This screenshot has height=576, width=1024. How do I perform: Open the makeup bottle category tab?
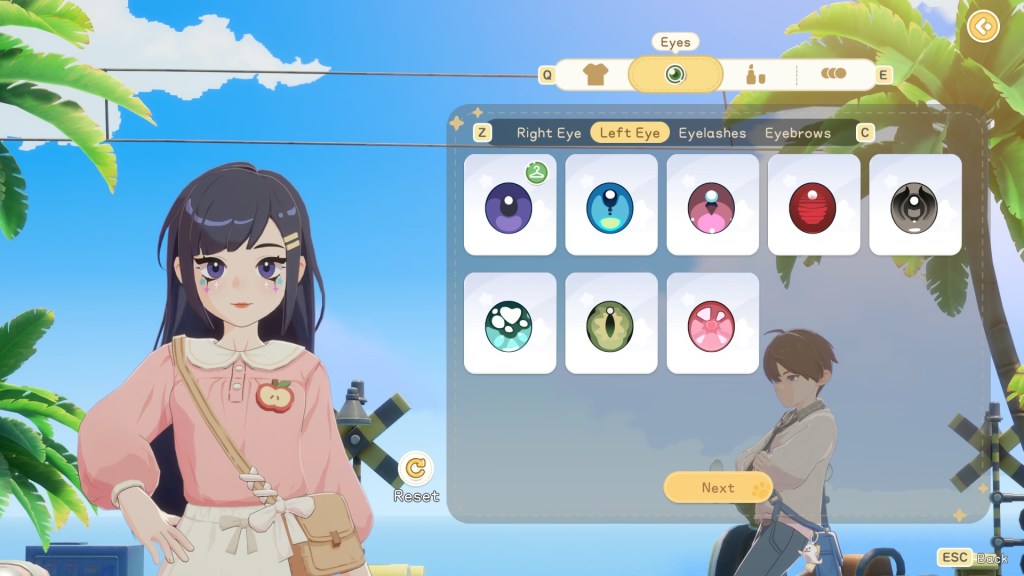(x=755, y=75)
